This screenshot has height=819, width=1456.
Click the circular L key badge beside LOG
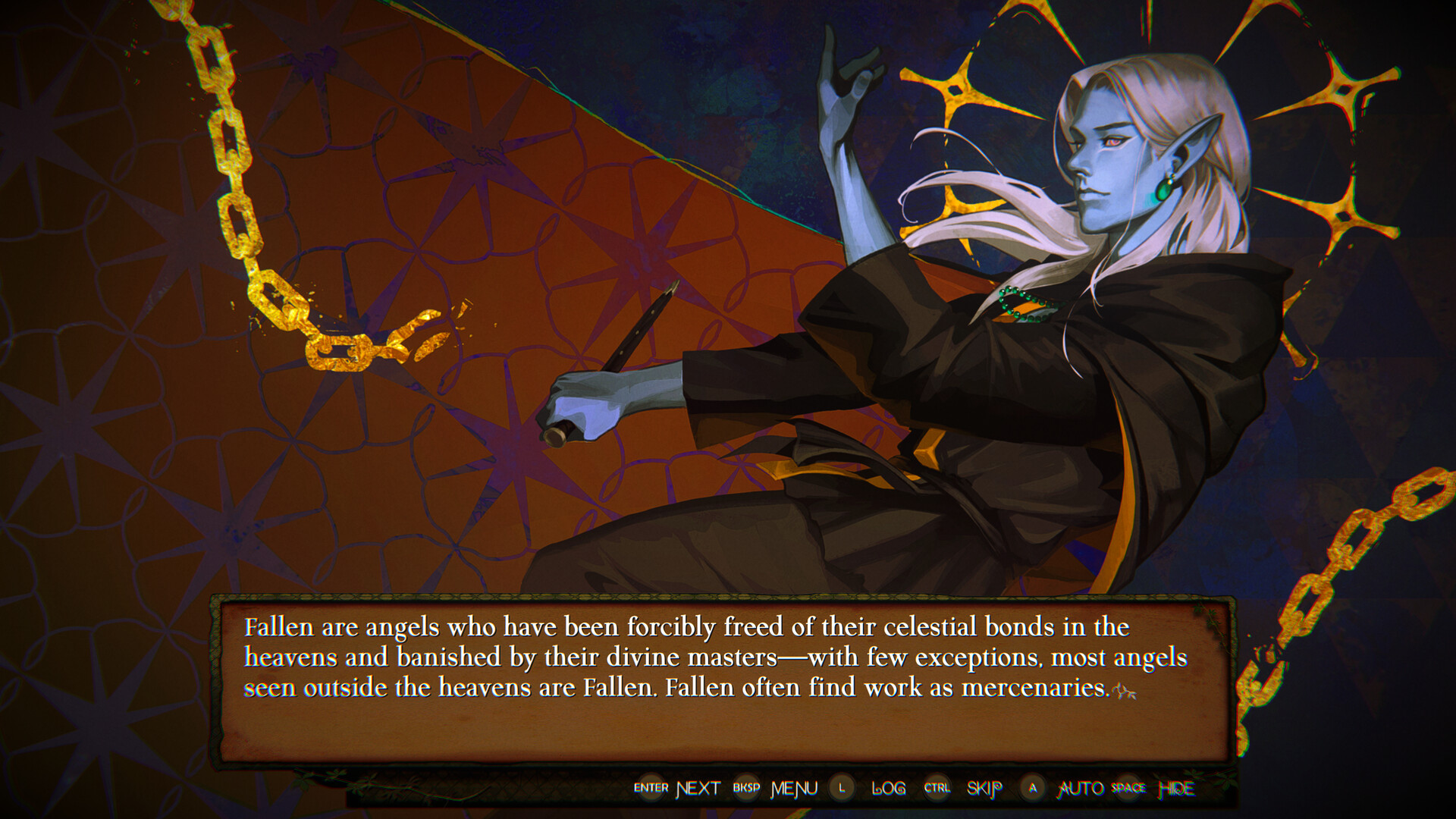click(x=840, y=788)
